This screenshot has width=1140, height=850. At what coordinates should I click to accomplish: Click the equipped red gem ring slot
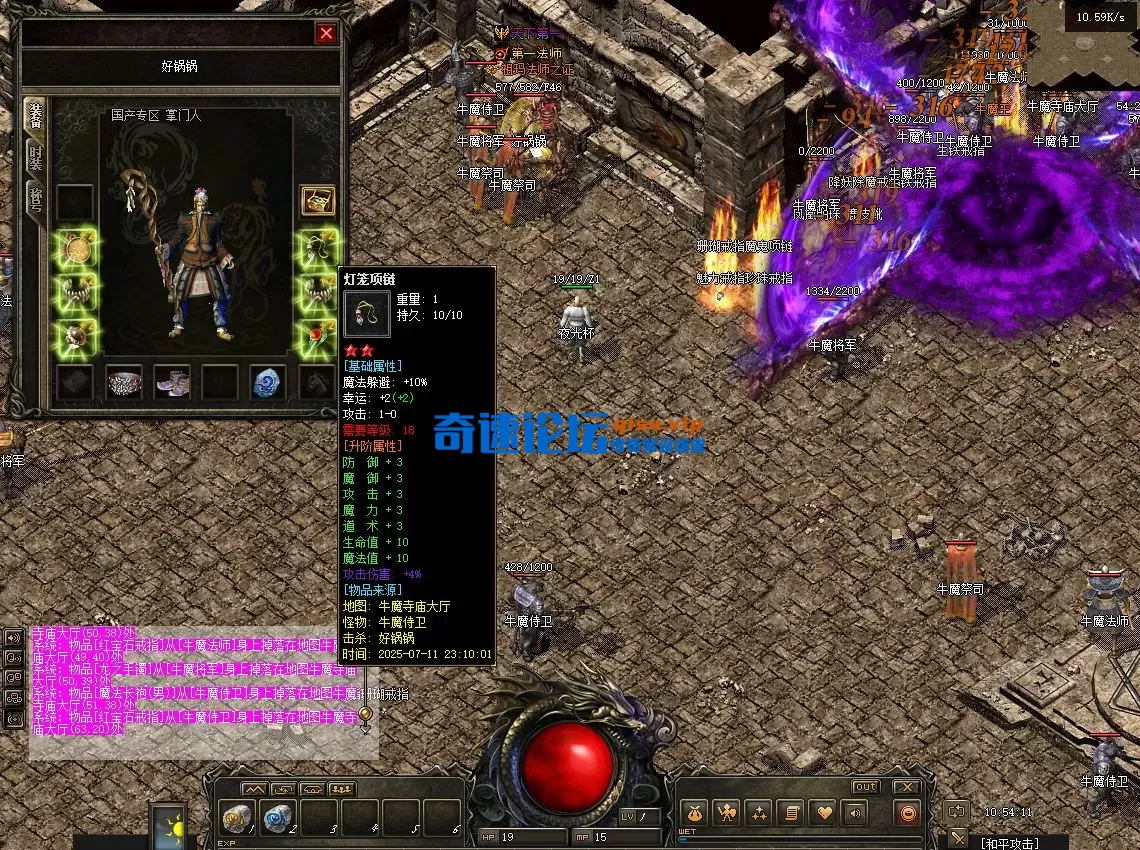tap(318, 337)
